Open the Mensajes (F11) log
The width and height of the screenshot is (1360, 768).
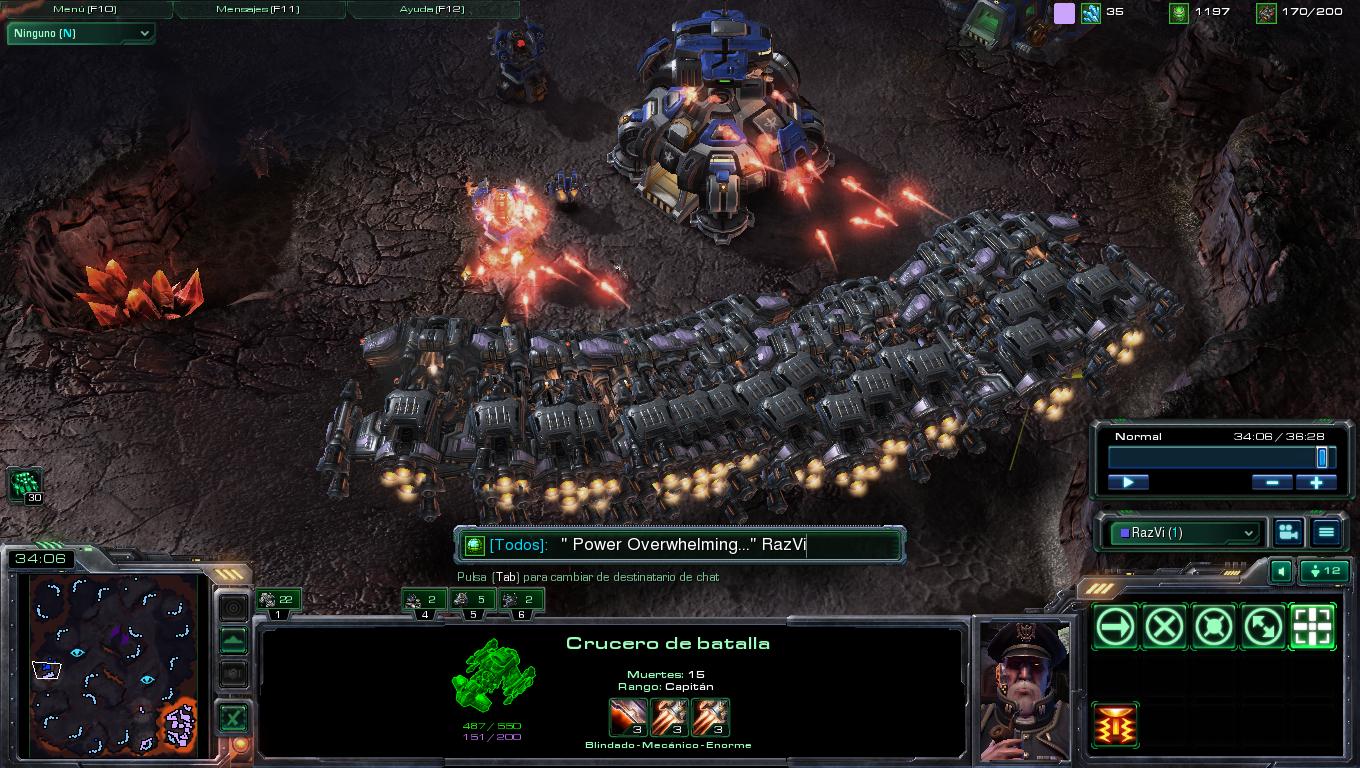tap(259, 10)
